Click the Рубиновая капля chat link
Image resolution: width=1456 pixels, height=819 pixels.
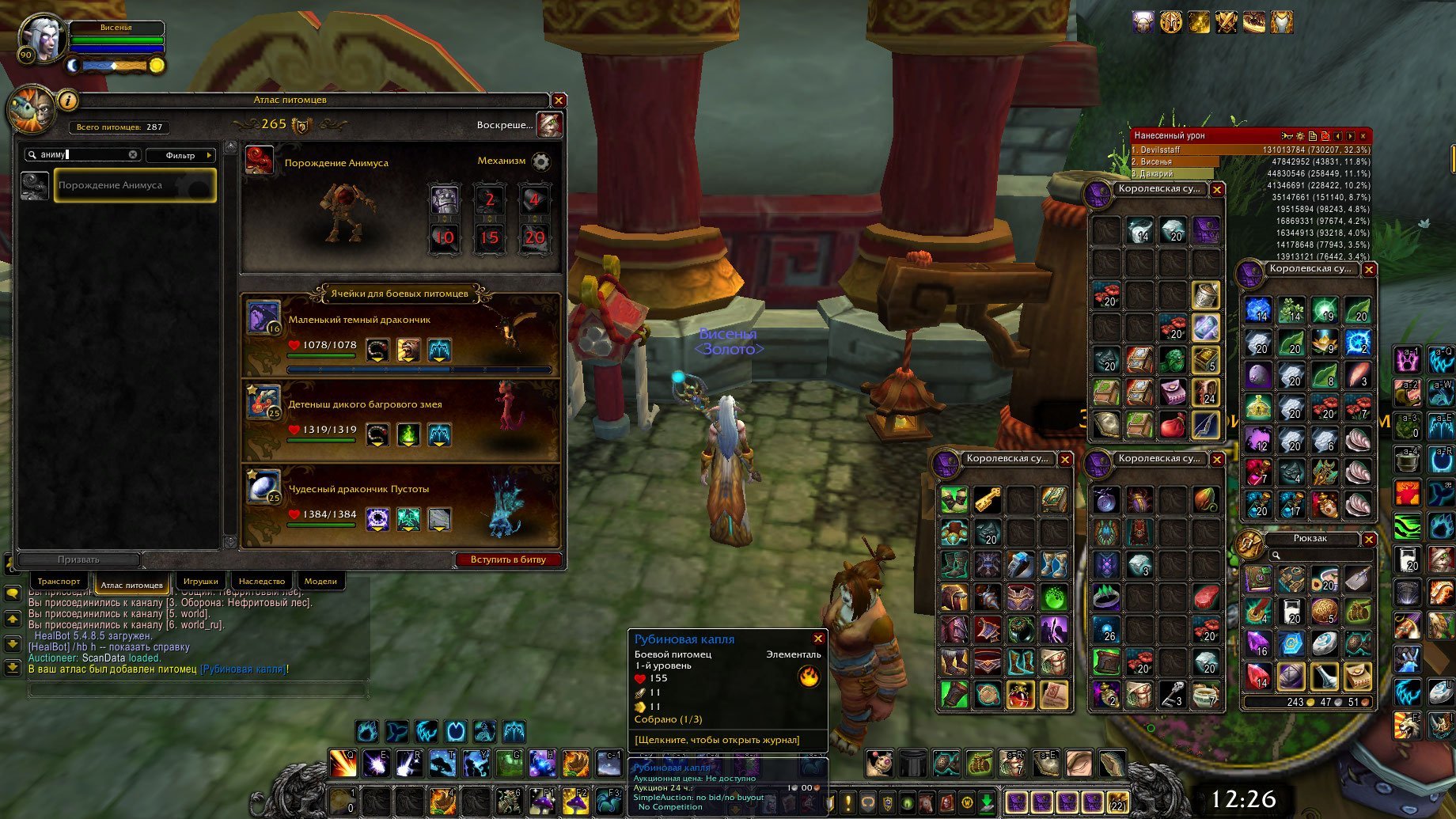(x=243, y=669)
